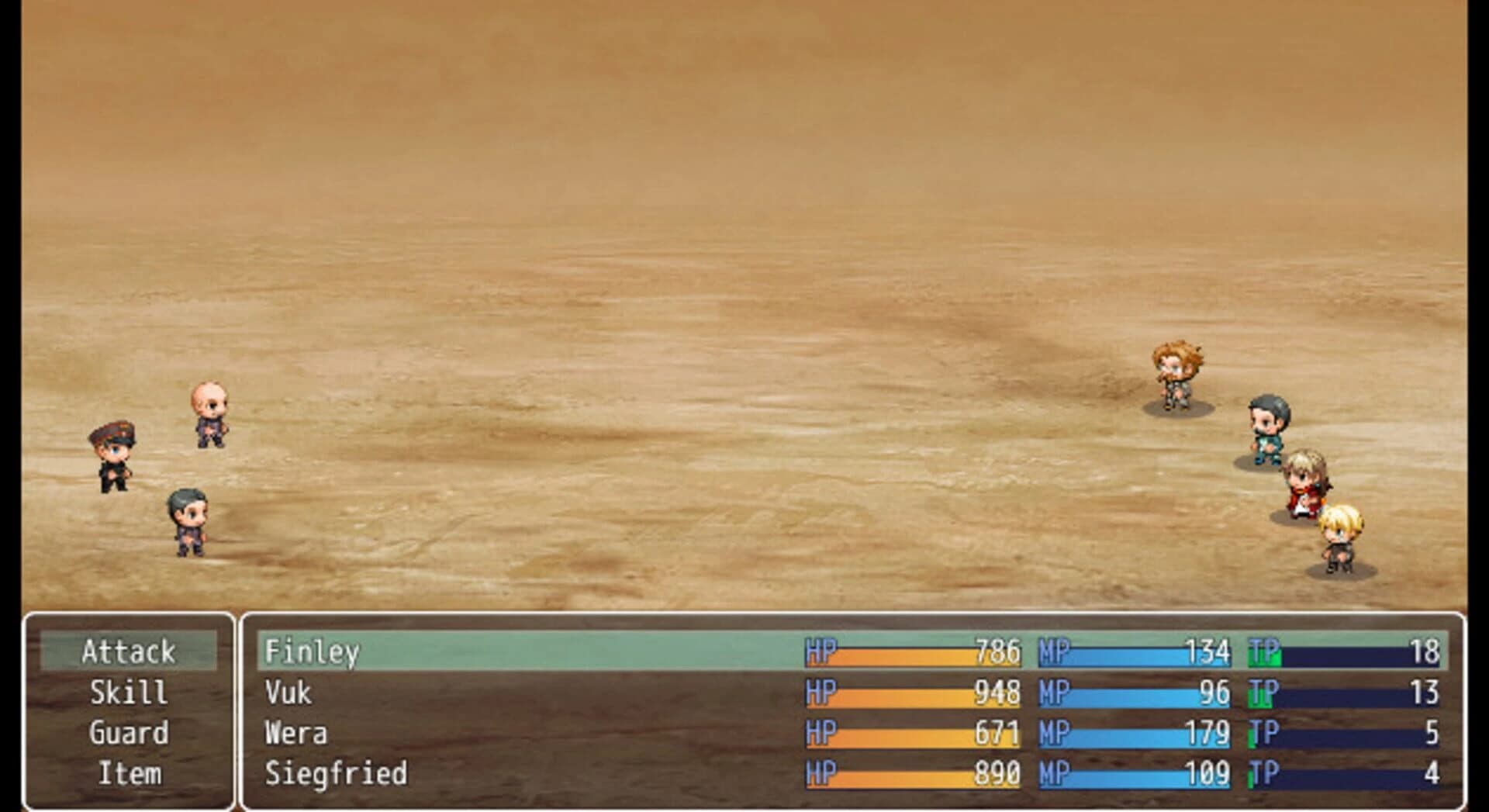1489x812 pixels.
Task: Click Wera's name in the party list
Action: (x=297, y=733)
